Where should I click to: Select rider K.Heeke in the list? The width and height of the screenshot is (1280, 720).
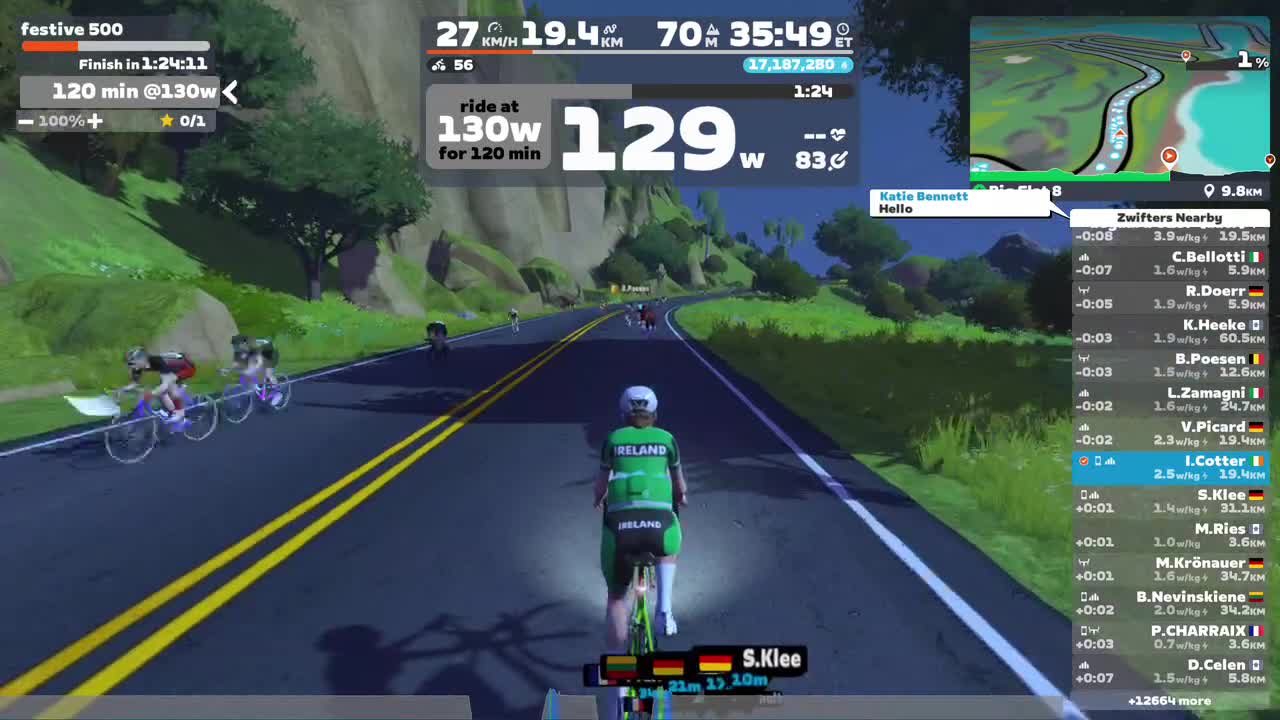1169,332
